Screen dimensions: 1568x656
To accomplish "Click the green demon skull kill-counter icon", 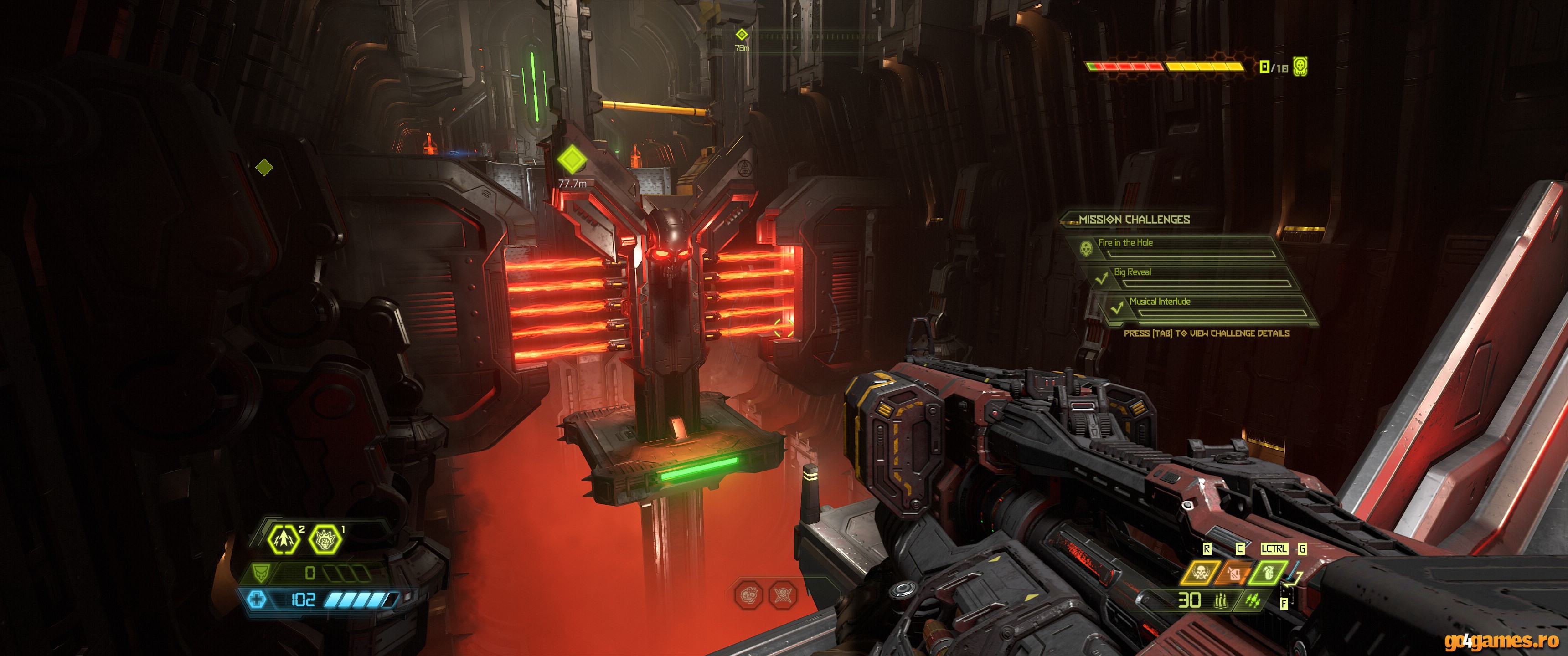I will click(1300, 66).
